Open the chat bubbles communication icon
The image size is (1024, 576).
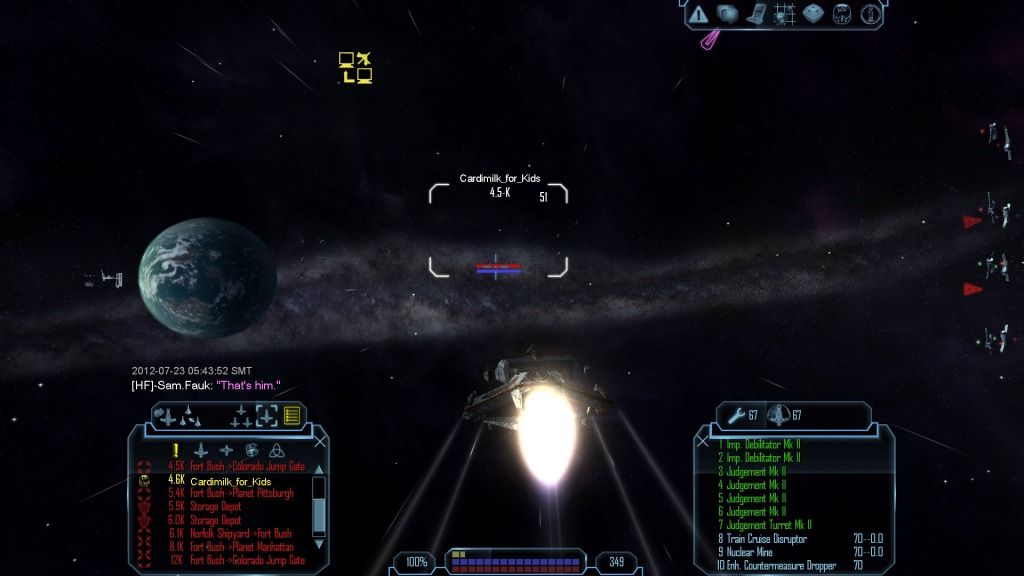tap(727, 14)
